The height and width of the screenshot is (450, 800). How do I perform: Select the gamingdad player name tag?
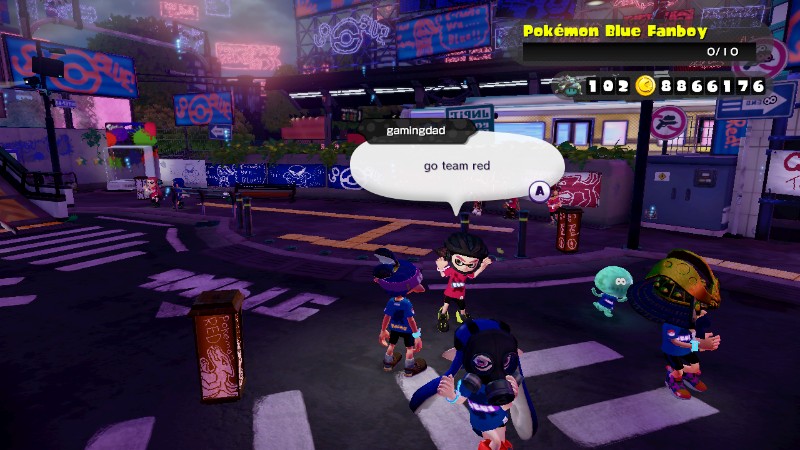pos(417,130)
